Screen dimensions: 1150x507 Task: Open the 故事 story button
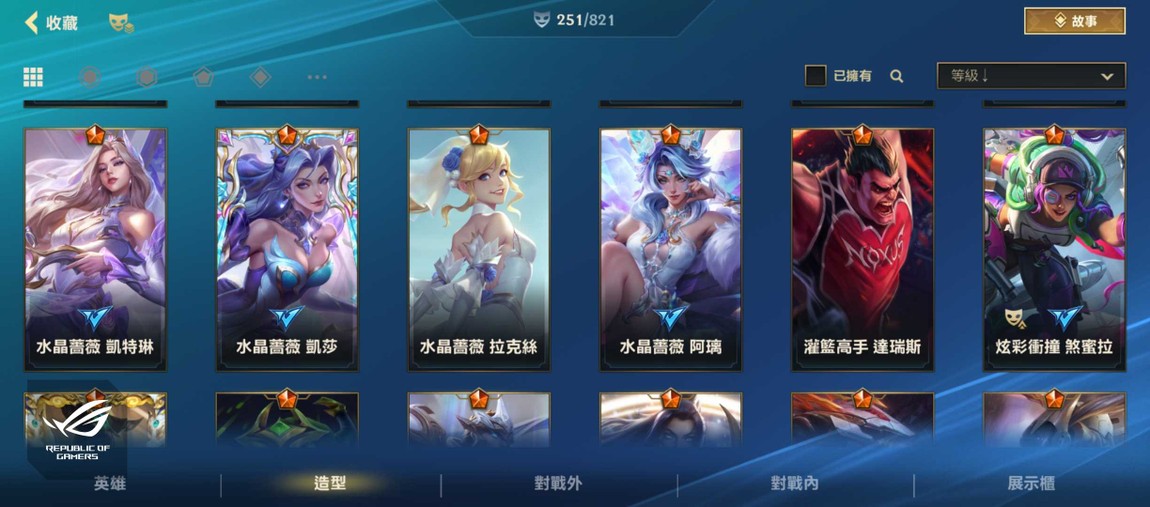click(x=1074, y=21)
